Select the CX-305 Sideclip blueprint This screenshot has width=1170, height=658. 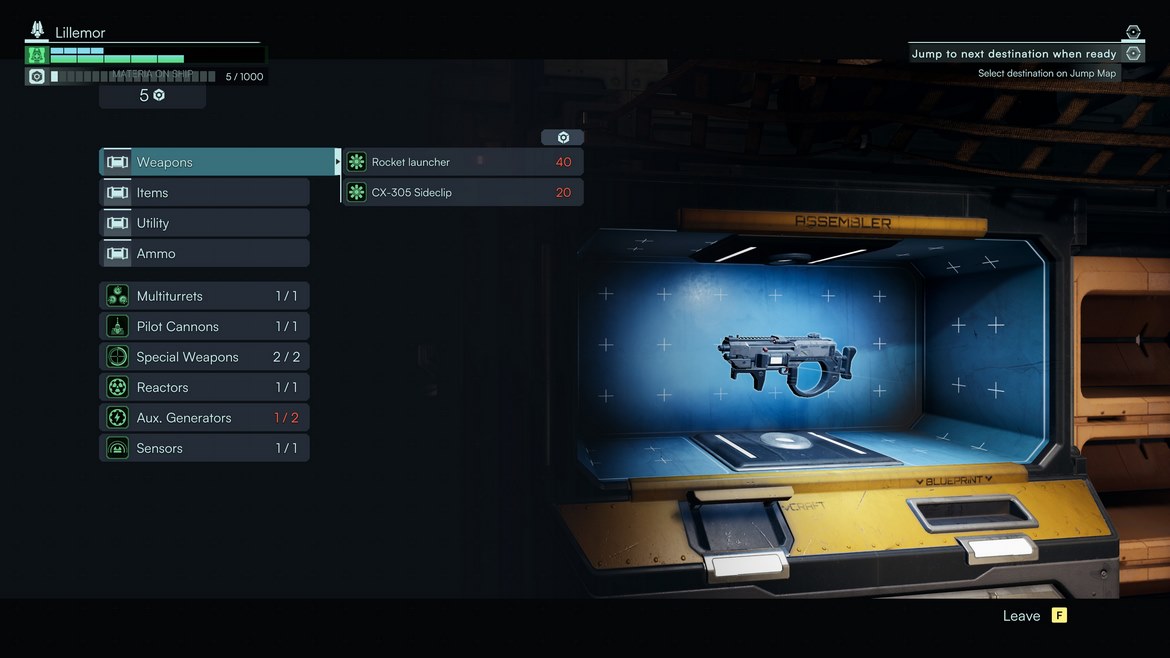click(463, 192)
